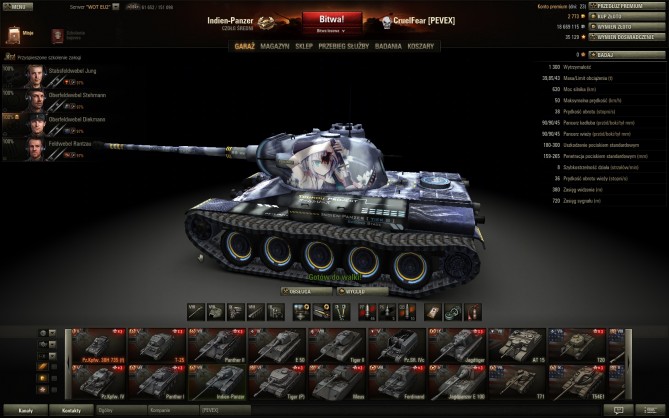The image size is (669, 418).
Task: Switch to the Koszary tab
Action: coord(421,46)
